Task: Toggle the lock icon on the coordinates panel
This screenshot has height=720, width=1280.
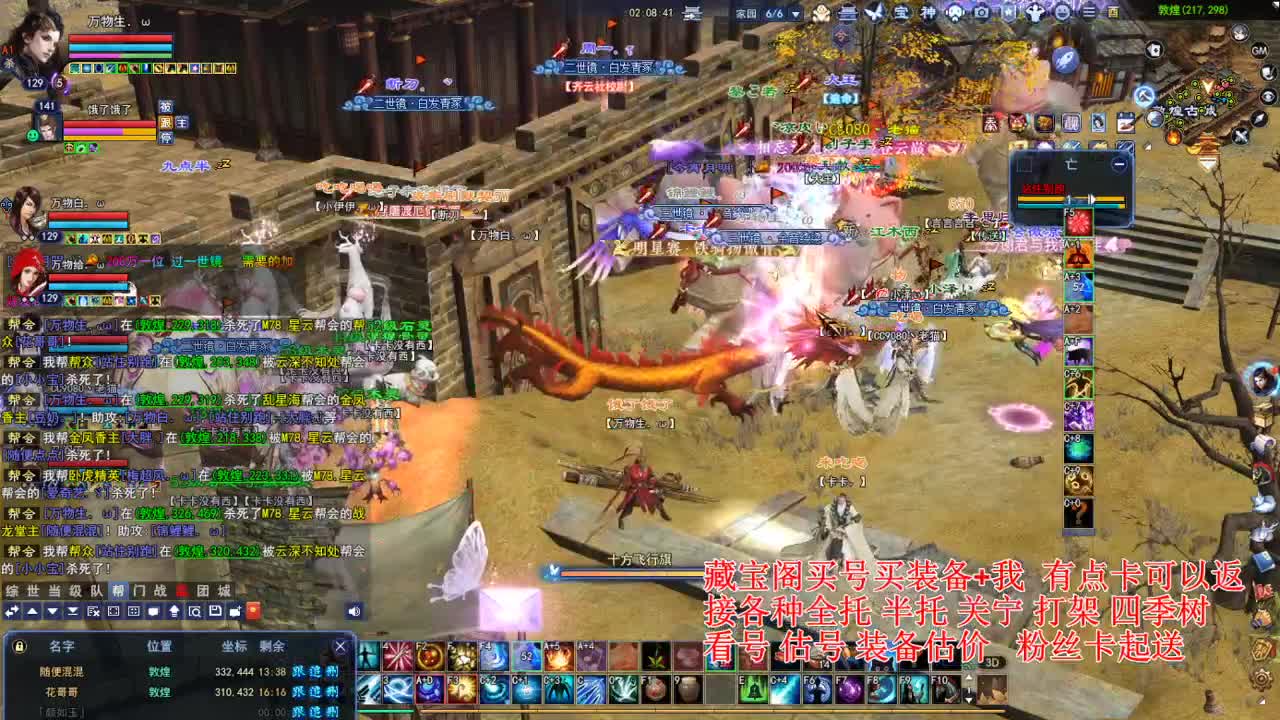Action: tap(19, 646)
